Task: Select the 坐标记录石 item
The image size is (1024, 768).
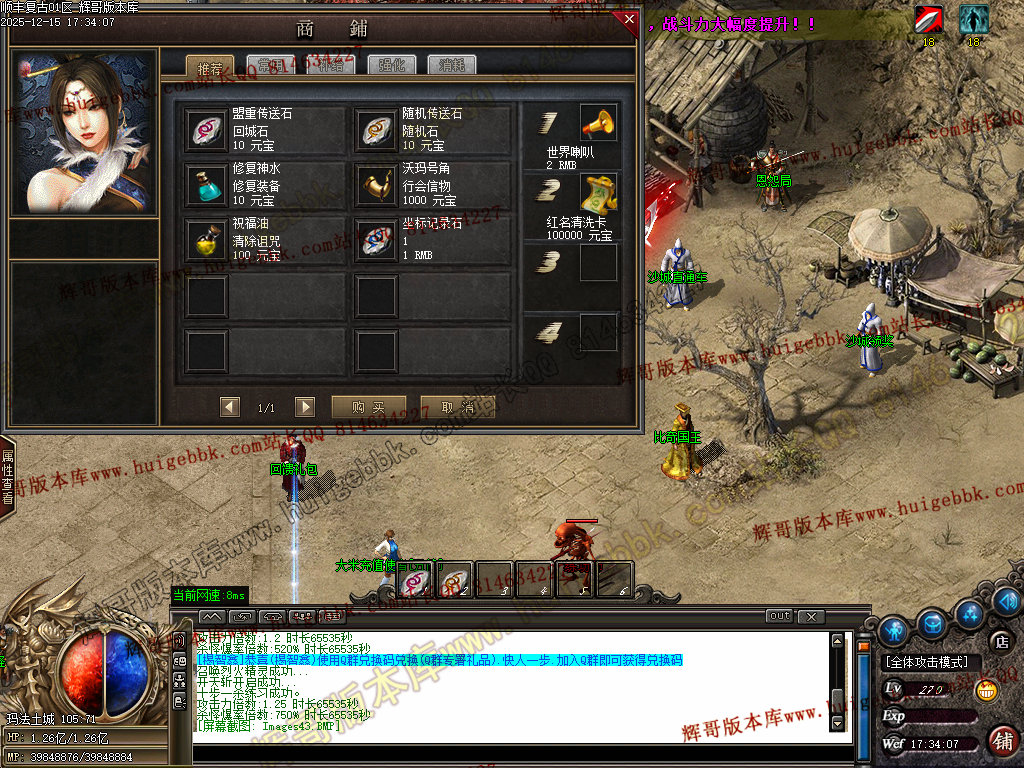Action: 377,240
